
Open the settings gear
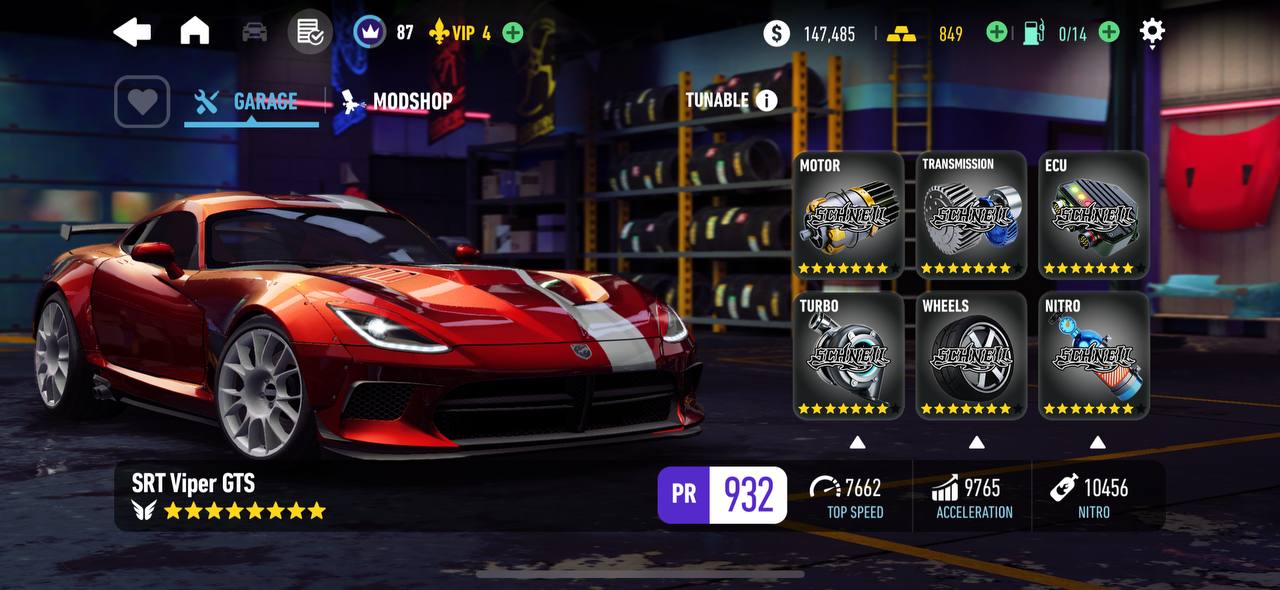pyautogui.click(x=1152, y=32)
